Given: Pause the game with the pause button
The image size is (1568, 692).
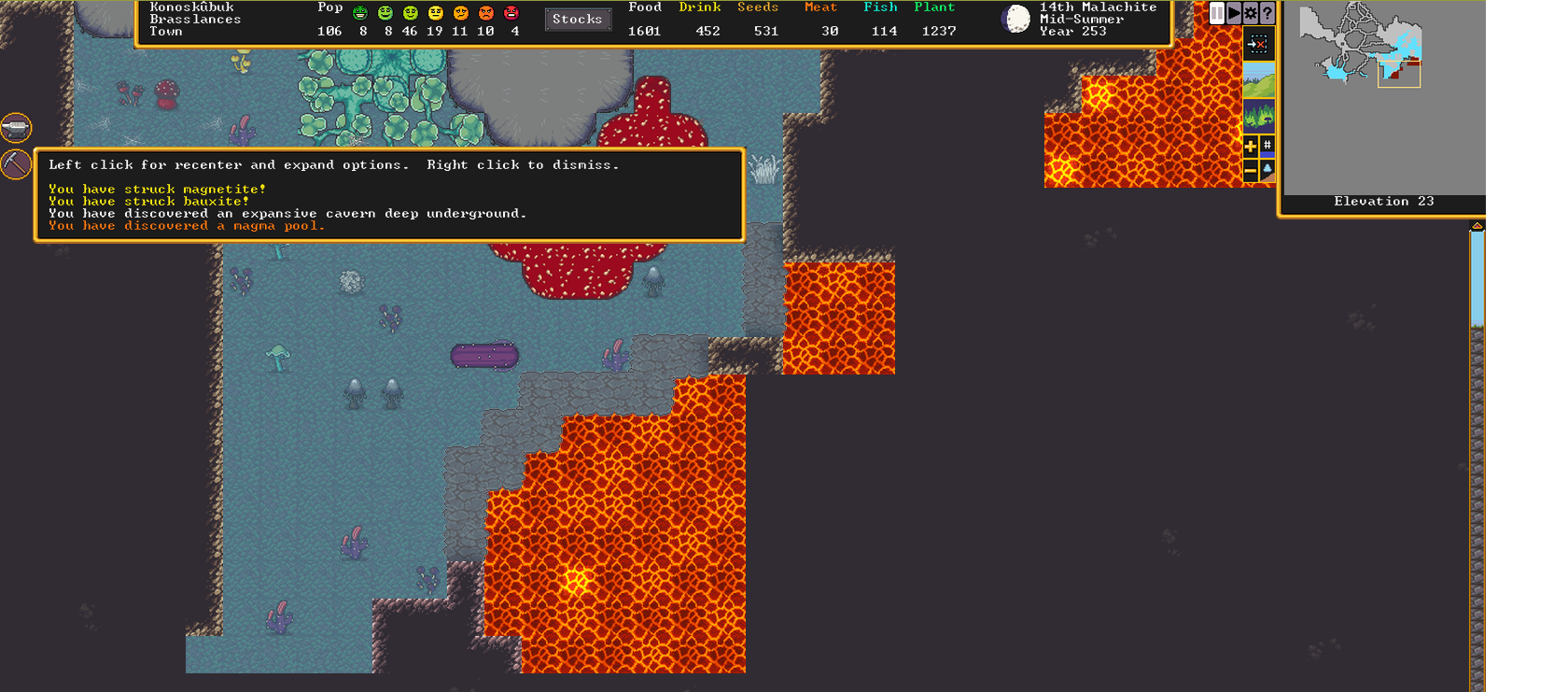Looking at the screenshot, I should click(1217, 13).
